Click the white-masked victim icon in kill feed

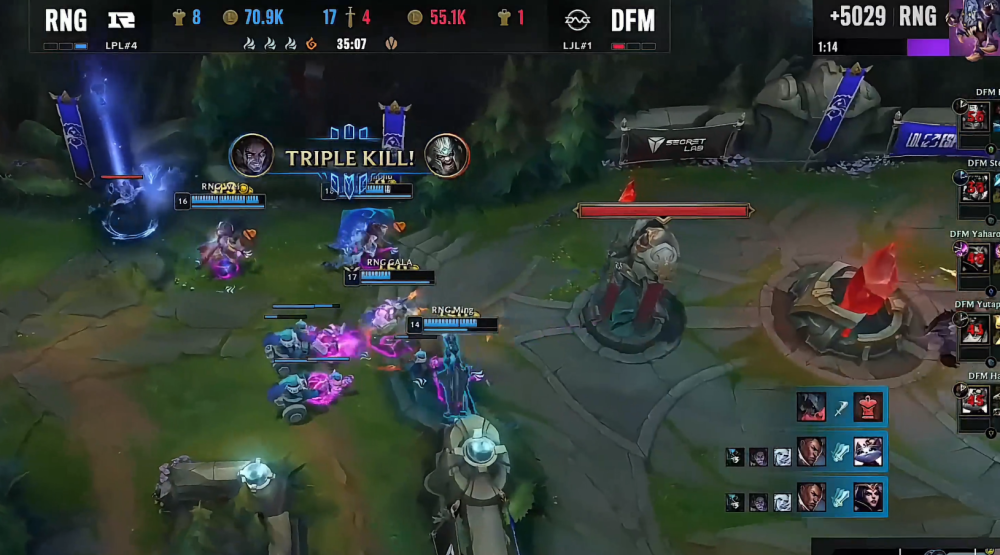867,452
